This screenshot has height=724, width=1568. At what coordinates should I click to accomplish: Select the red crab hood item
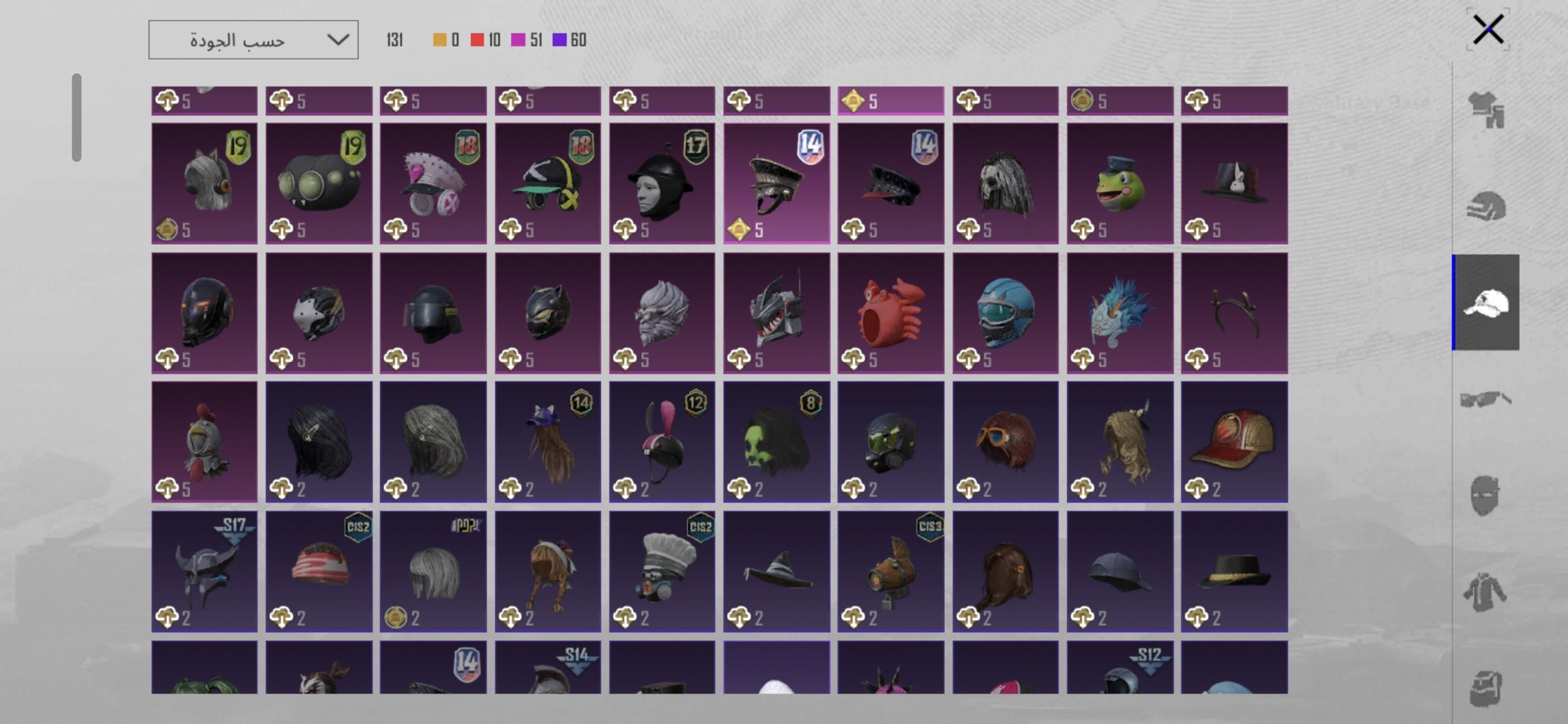pos(891,313)
